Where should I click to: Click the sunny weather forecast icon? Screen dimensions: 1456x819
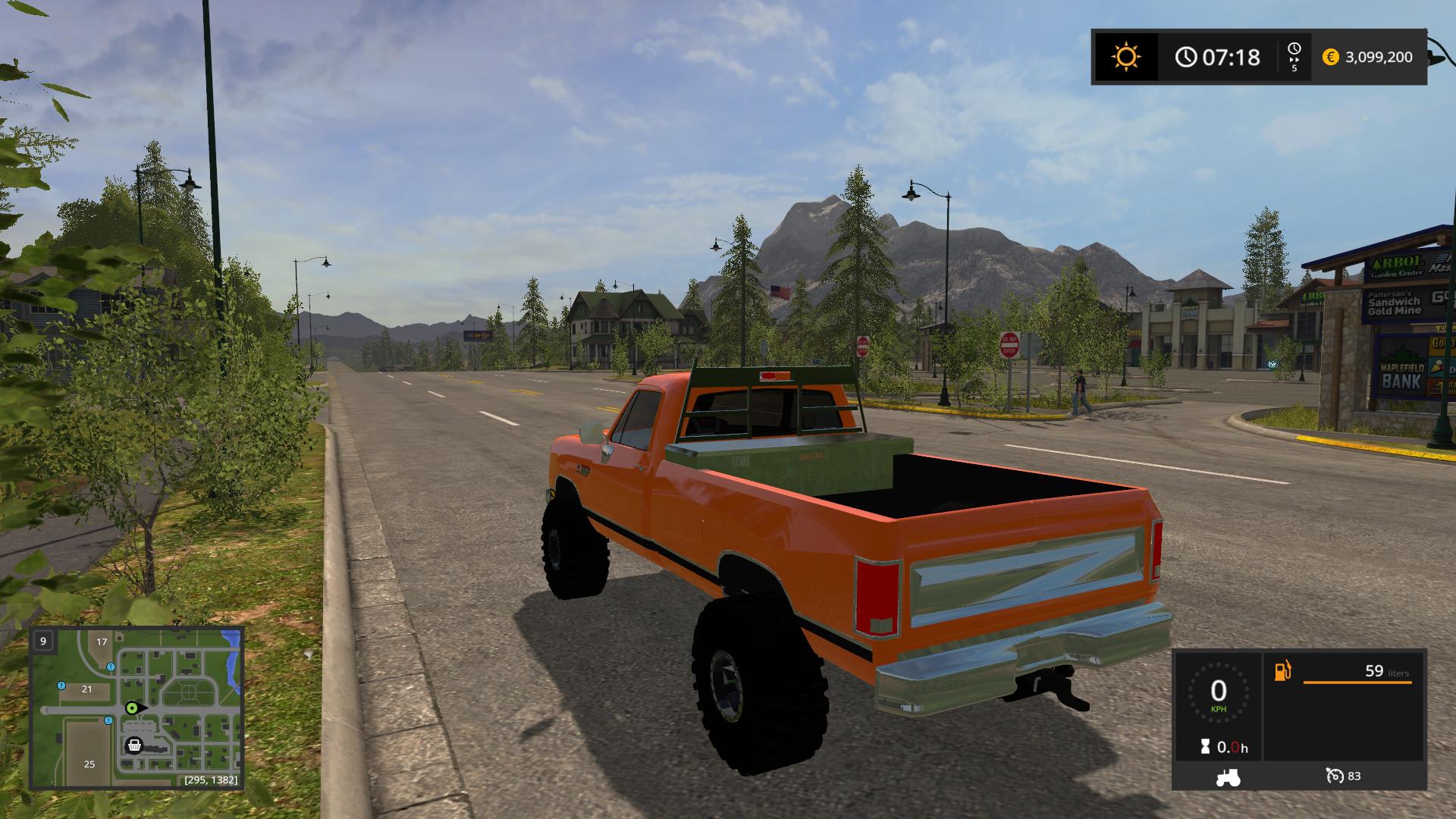pyautogui.click(x=1125, y=57)
